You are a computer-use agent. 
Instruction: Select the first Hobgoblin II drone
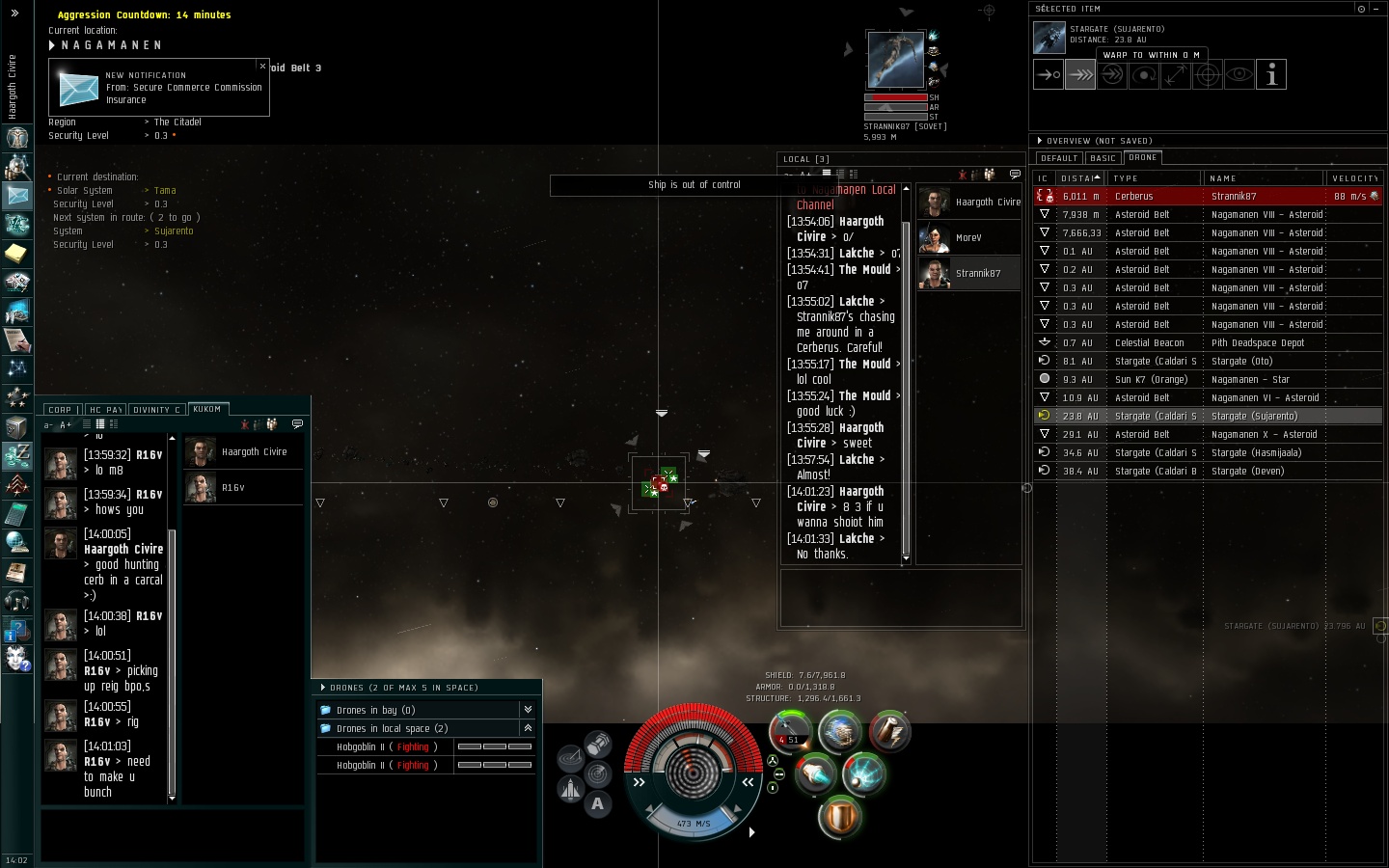(386, 747)
